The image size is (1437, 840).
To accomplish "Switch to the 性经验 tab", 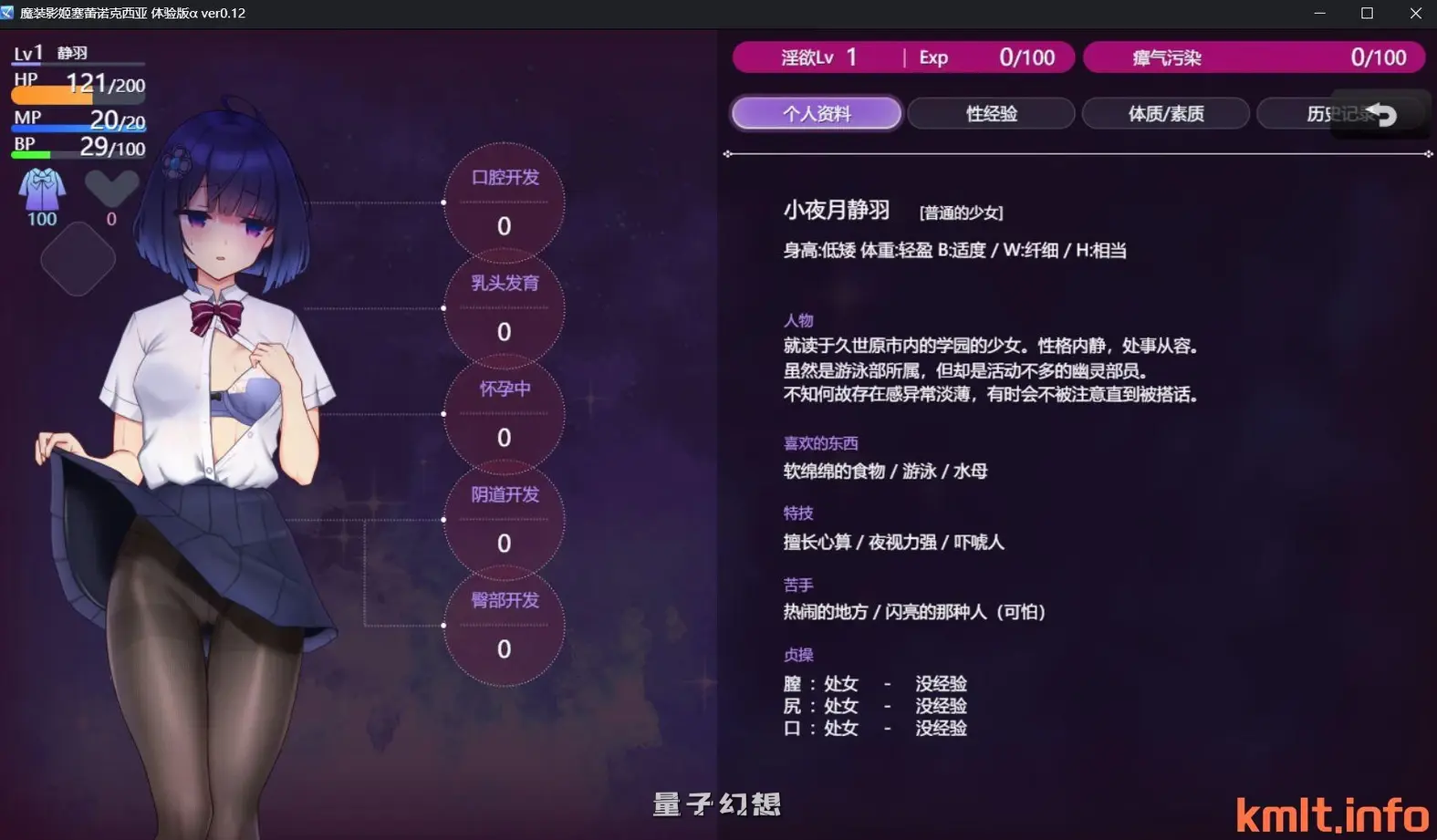I will [x=991, y=112].
